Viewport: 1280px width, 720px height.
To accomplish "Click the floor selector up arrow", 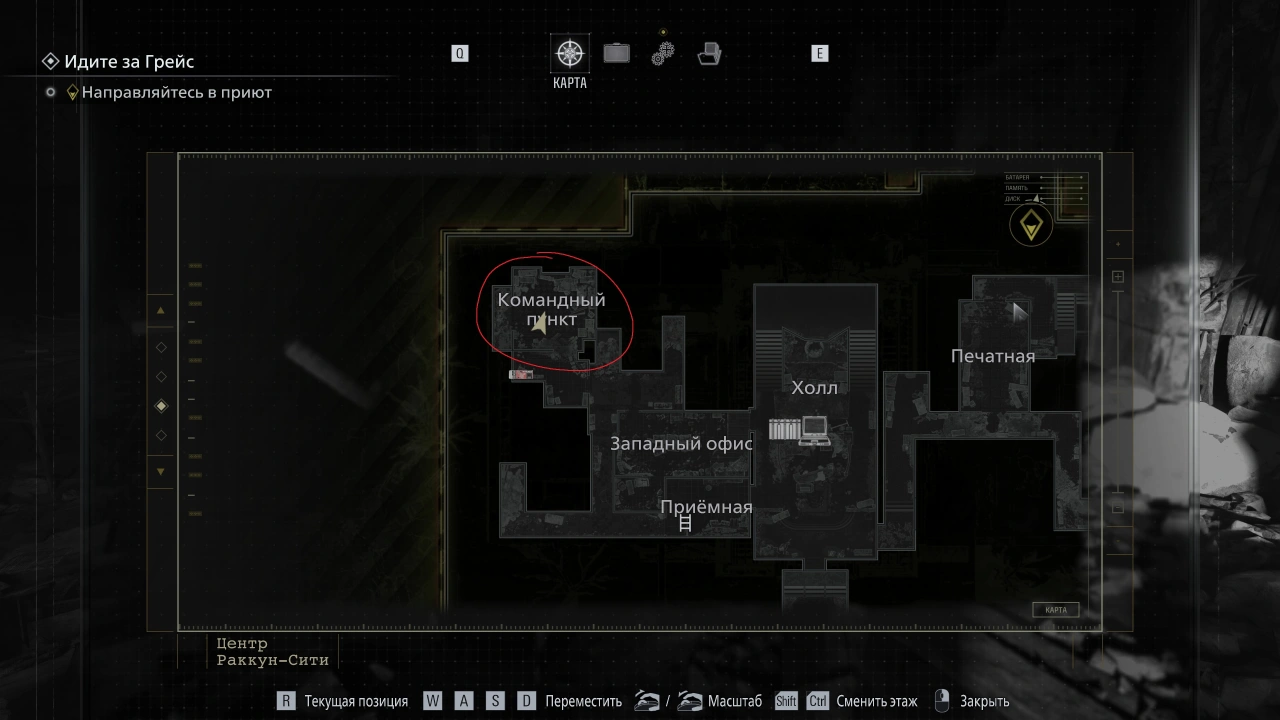I will pyautogui.click(x=161, y=310).
